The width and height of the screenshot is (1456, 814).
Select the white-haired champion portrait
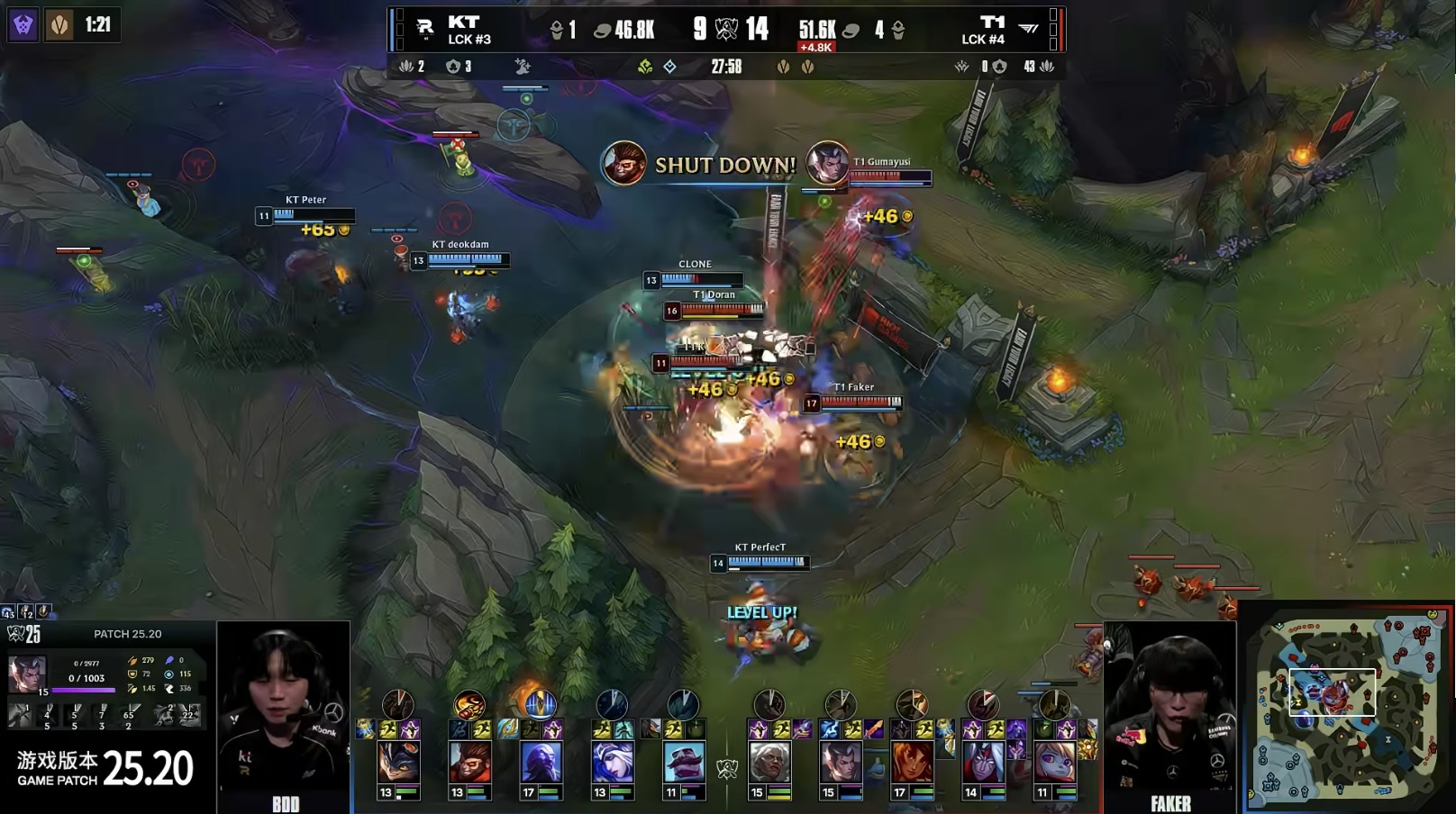tap(769, 762)
